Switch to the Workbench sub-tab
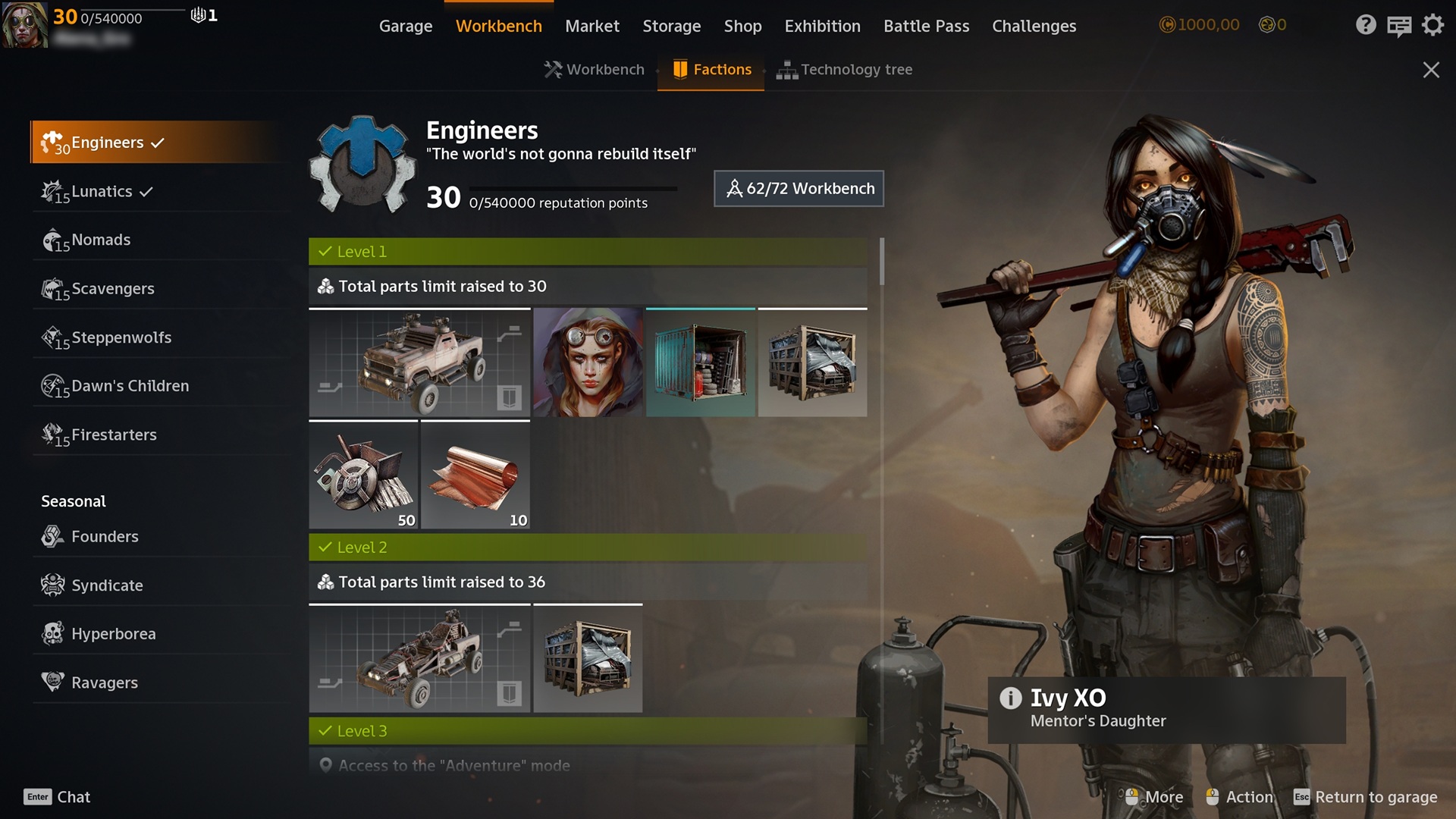Viewport: 1456px width, 819px height. (x=595, y=70)
